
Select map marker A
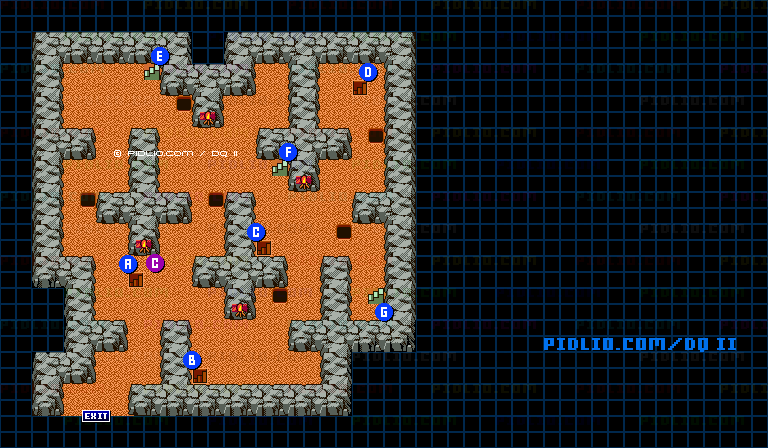(128, 264)
